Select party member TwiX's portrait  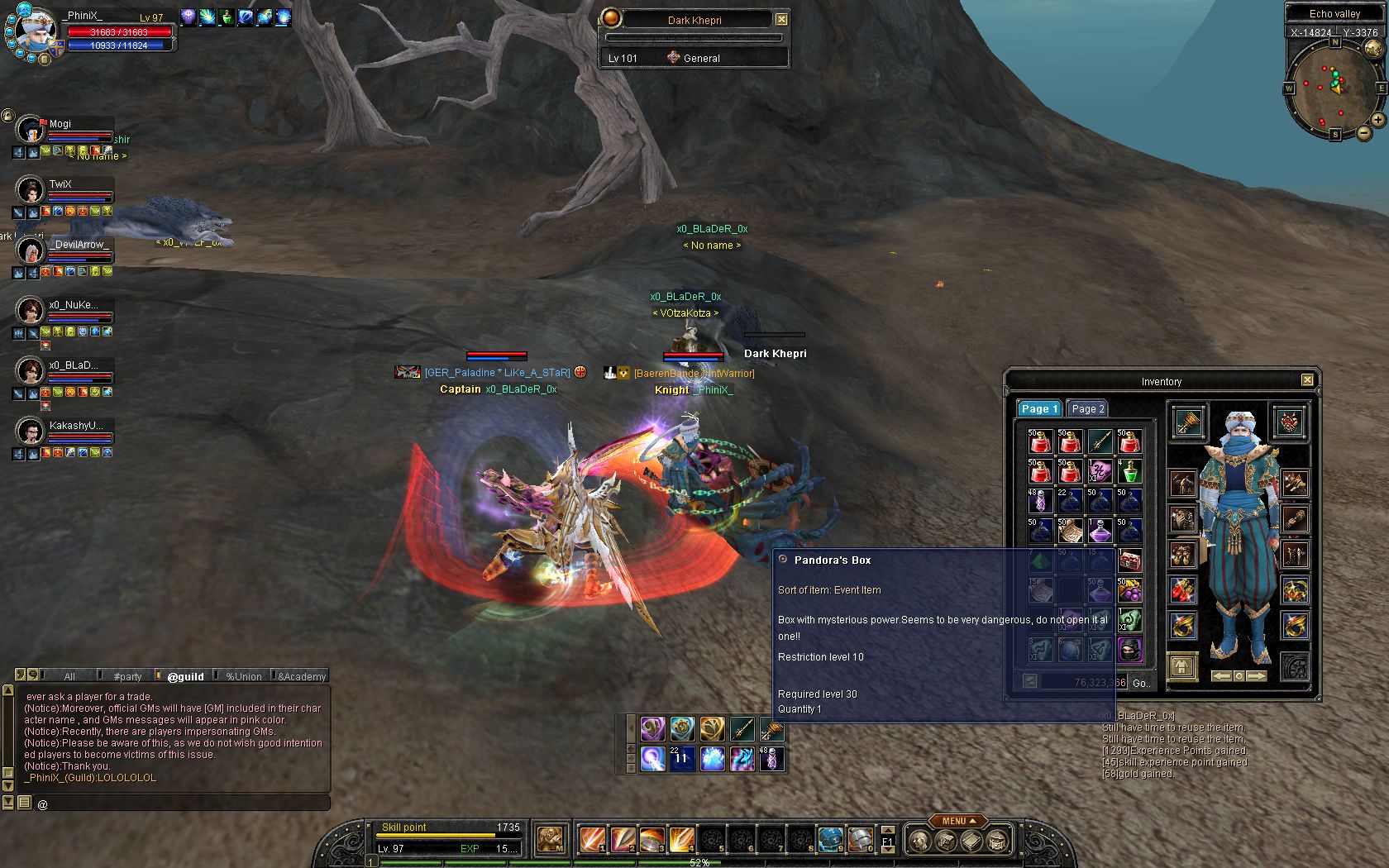click(31, 190)
